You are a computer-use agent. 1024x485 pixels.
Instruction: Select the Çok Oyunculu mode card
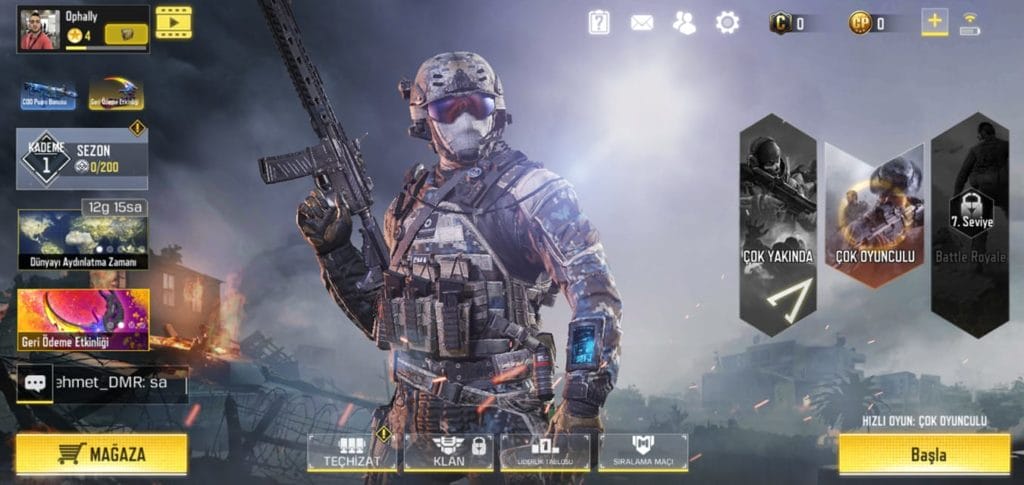coord(874,216)
